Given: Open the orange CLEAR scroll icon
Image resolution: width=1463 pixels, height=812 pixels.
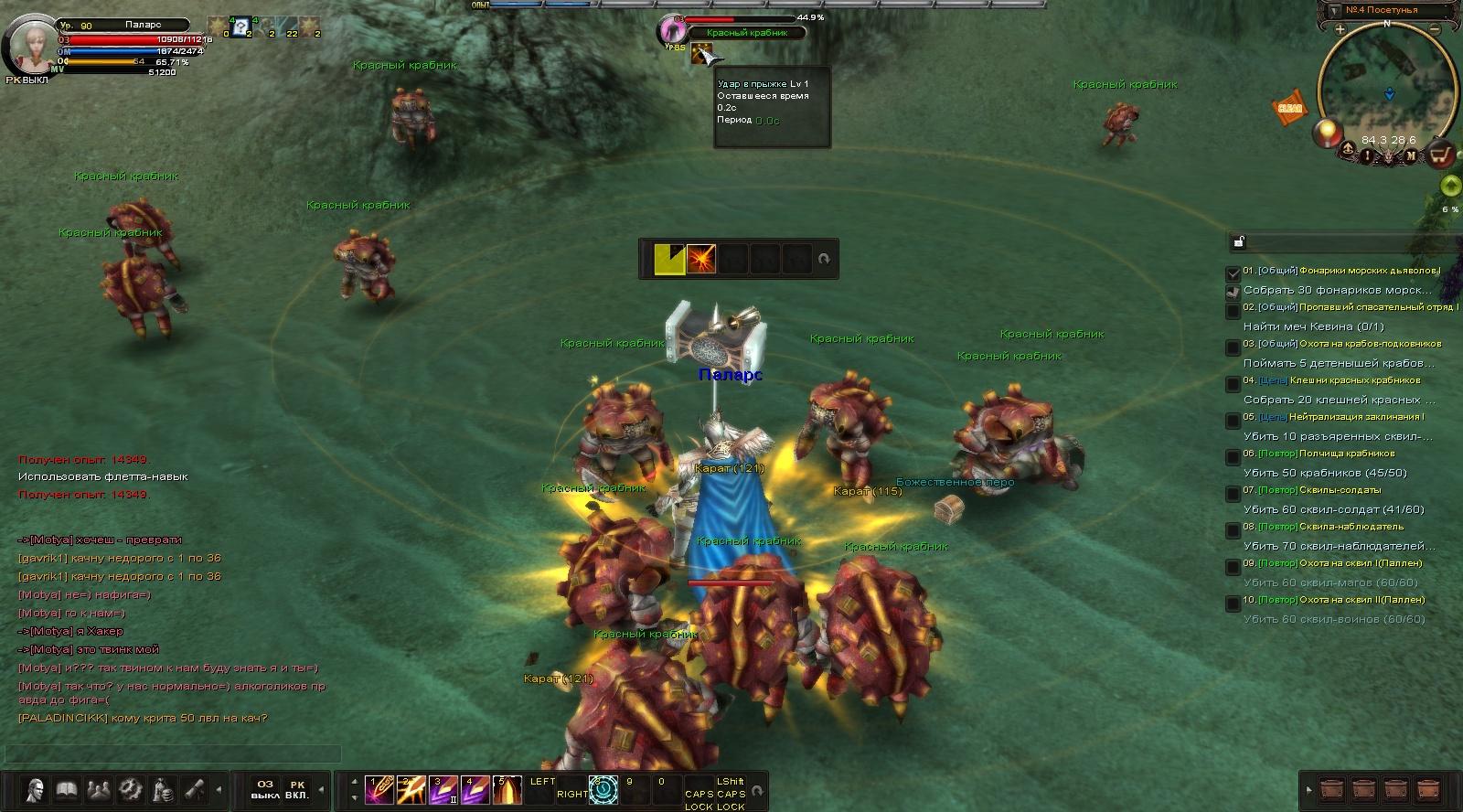Looking at the screenshot, I should point(1289,107).
